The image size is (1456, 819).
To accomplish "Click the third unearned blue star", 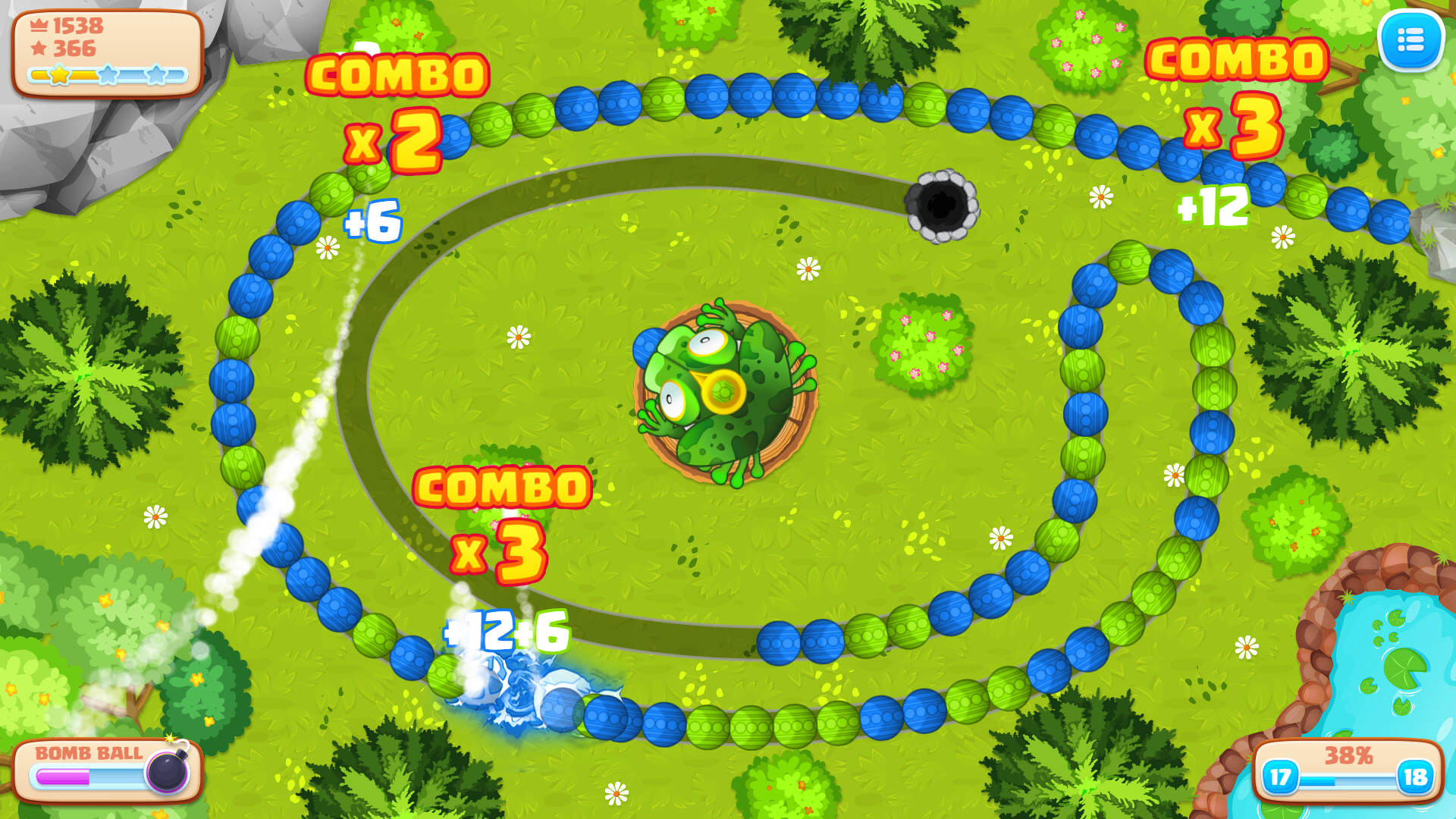I will pyautogui.click(x=157, y=74).
